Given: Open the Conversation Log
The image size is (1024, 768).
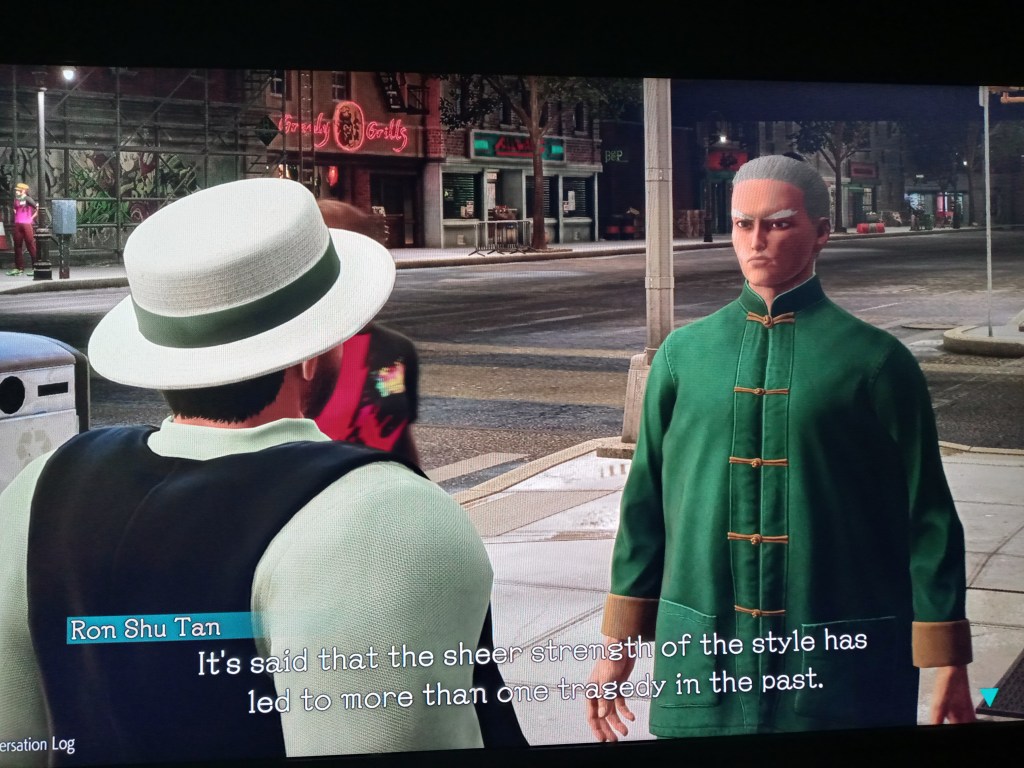Looking at the screenshot, I should [38, 745].
